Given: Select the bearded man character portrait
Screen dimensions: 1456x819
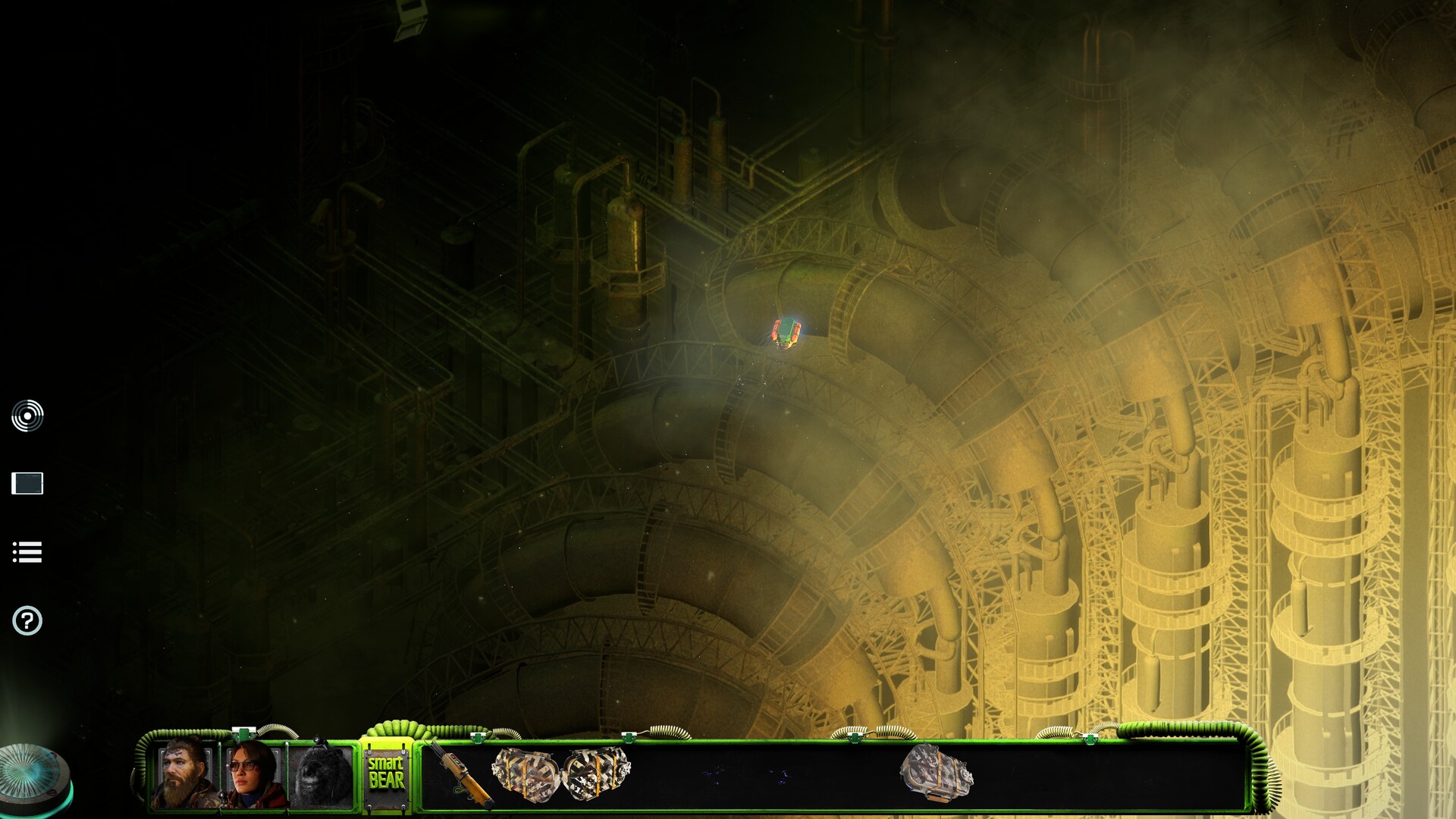Looking at the screenshot, I should (184, 775).
